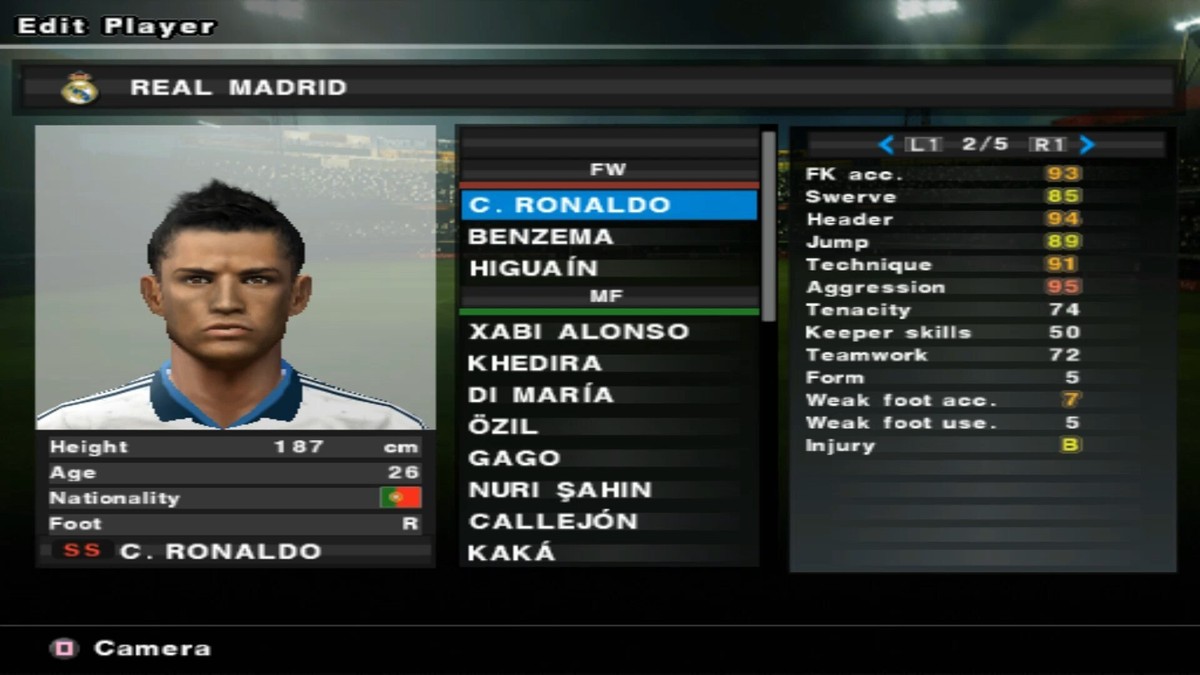Choose Benzema from the forwards
1200x675 pixels.
coord(608,237)
